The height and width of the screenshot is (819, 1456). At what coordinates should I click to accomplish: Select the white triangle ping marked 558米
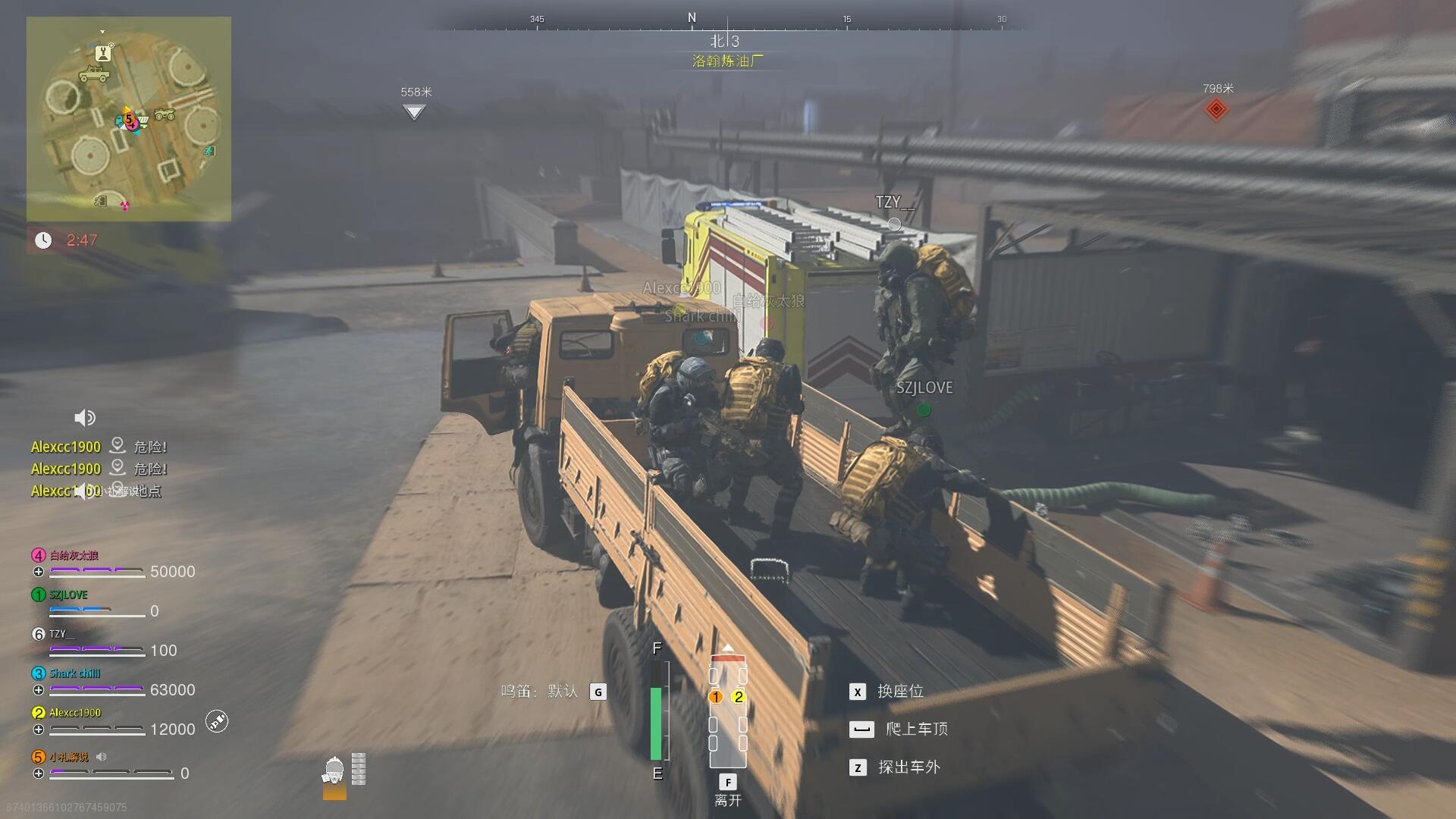pyautogui.click(x=413, y=112)
